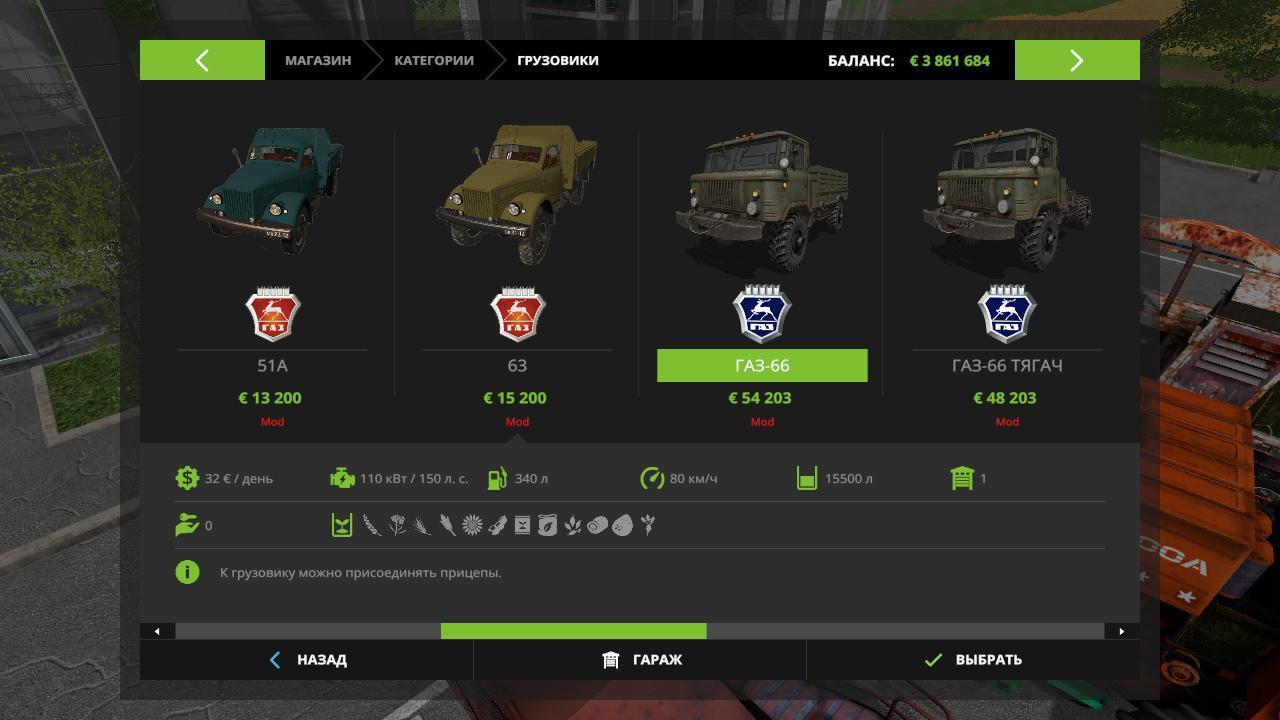
Task: Choose the ГАЗ-66 truck
Action: (762, 366)
